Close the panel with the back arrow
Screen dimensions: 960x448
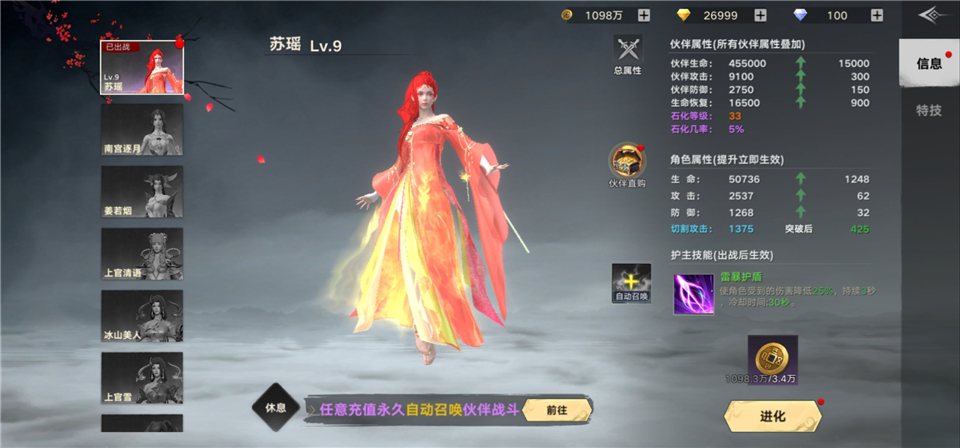[932, 15]
